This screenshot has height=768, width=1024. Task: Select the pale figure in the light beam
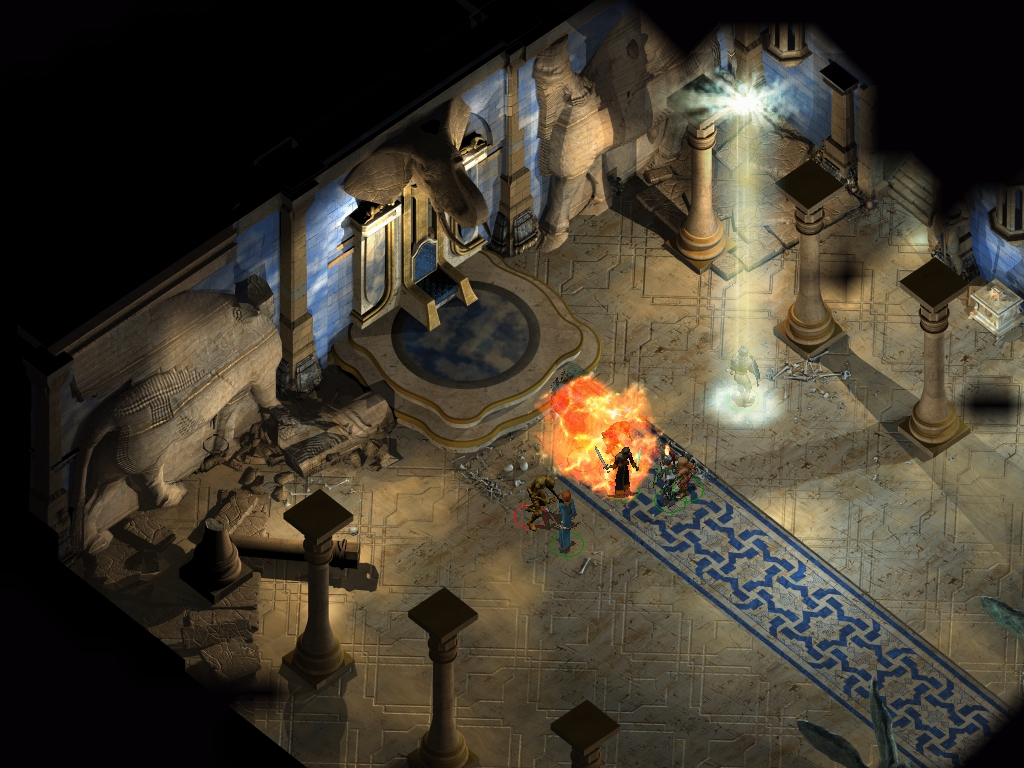(743, 377)
